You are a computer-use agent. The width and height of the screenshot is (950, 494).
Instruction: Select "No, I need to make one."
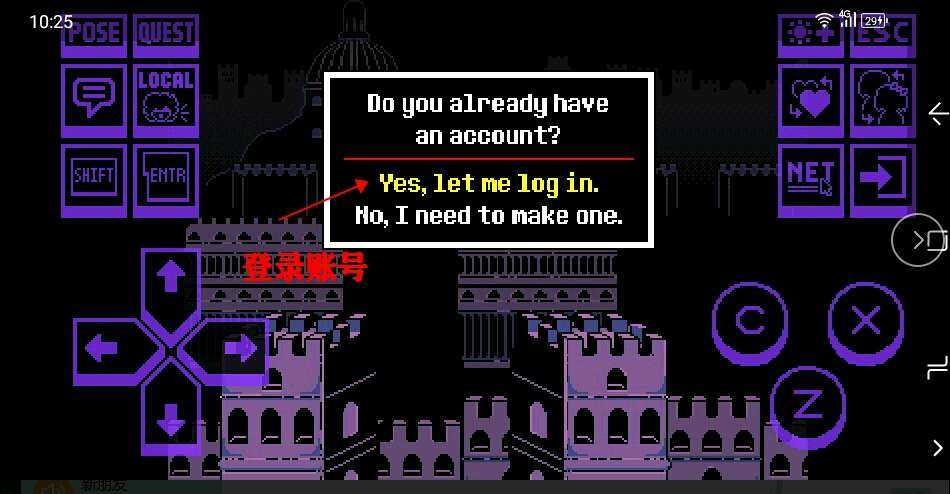pos(488,215)
